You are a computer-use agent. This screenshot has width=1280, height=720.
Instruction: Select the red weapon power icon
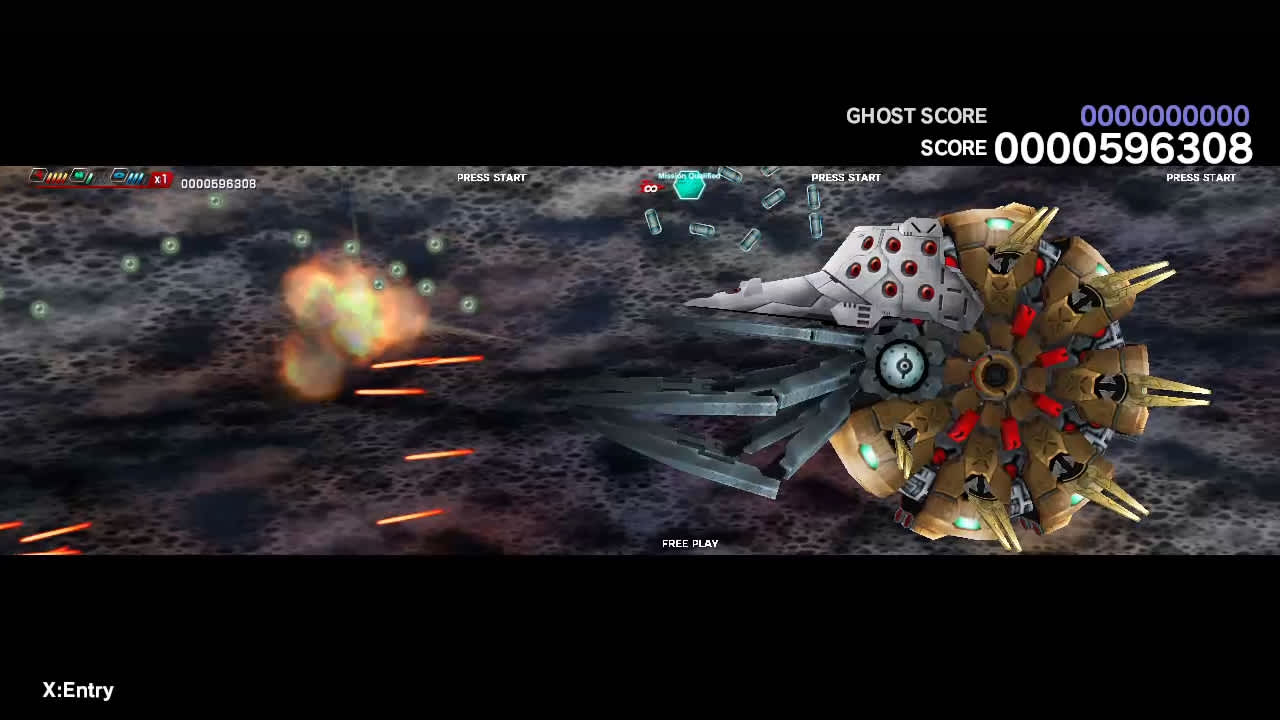37,174
